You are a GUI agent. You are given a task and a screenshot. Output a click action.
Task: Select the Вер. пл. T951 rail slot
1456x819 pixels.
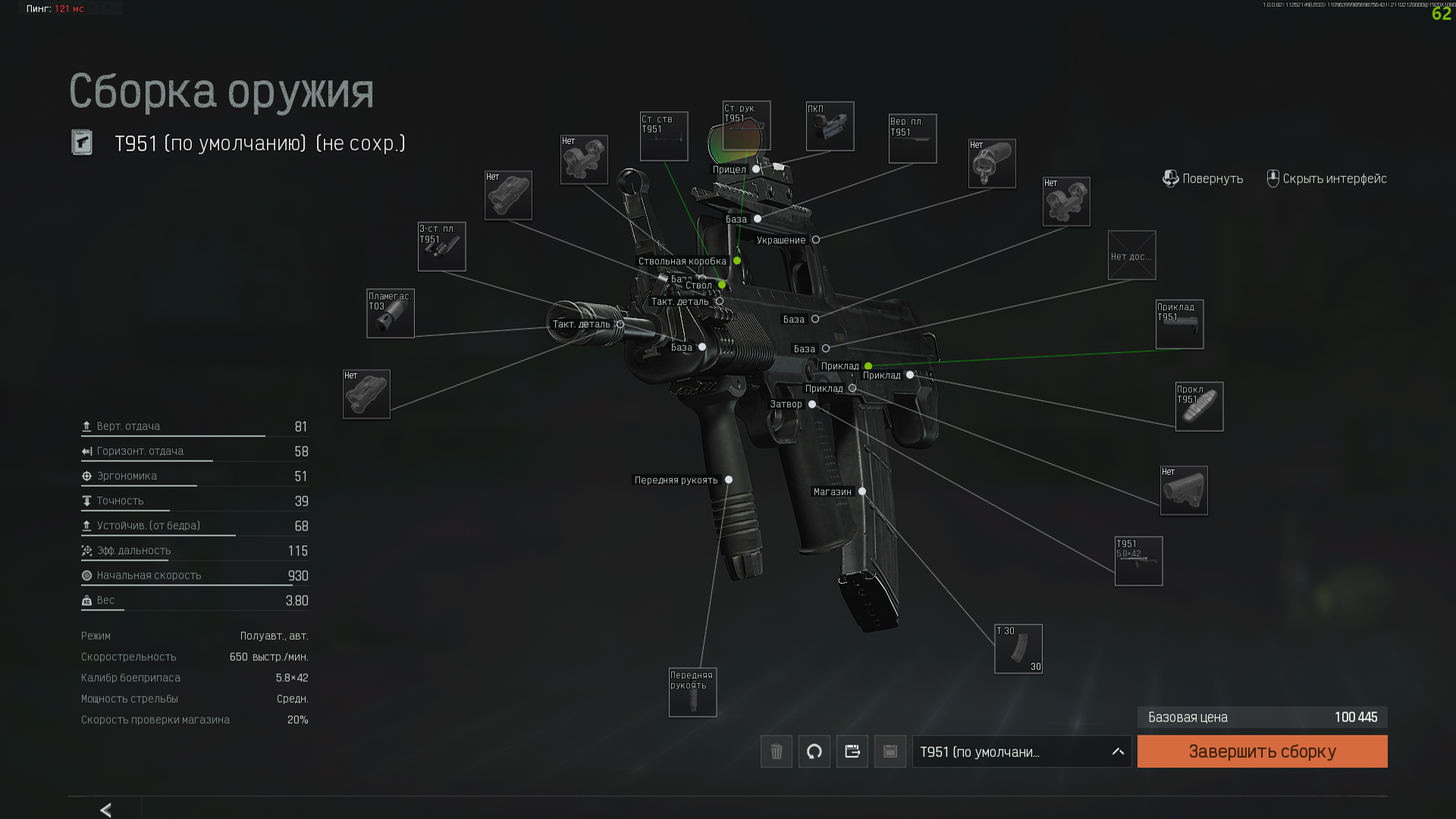(912, 139)
